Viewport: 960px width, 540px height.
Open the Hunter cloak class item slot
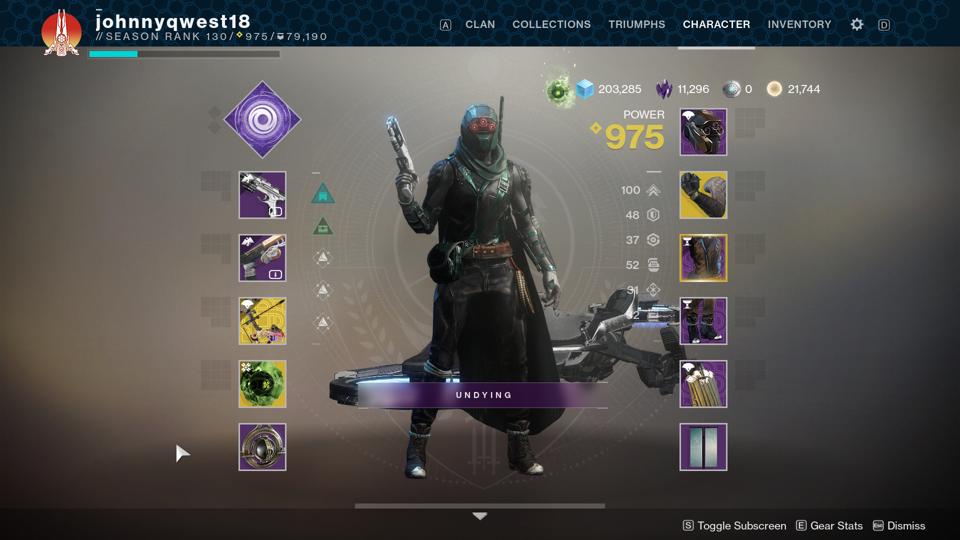coord(703,384)
